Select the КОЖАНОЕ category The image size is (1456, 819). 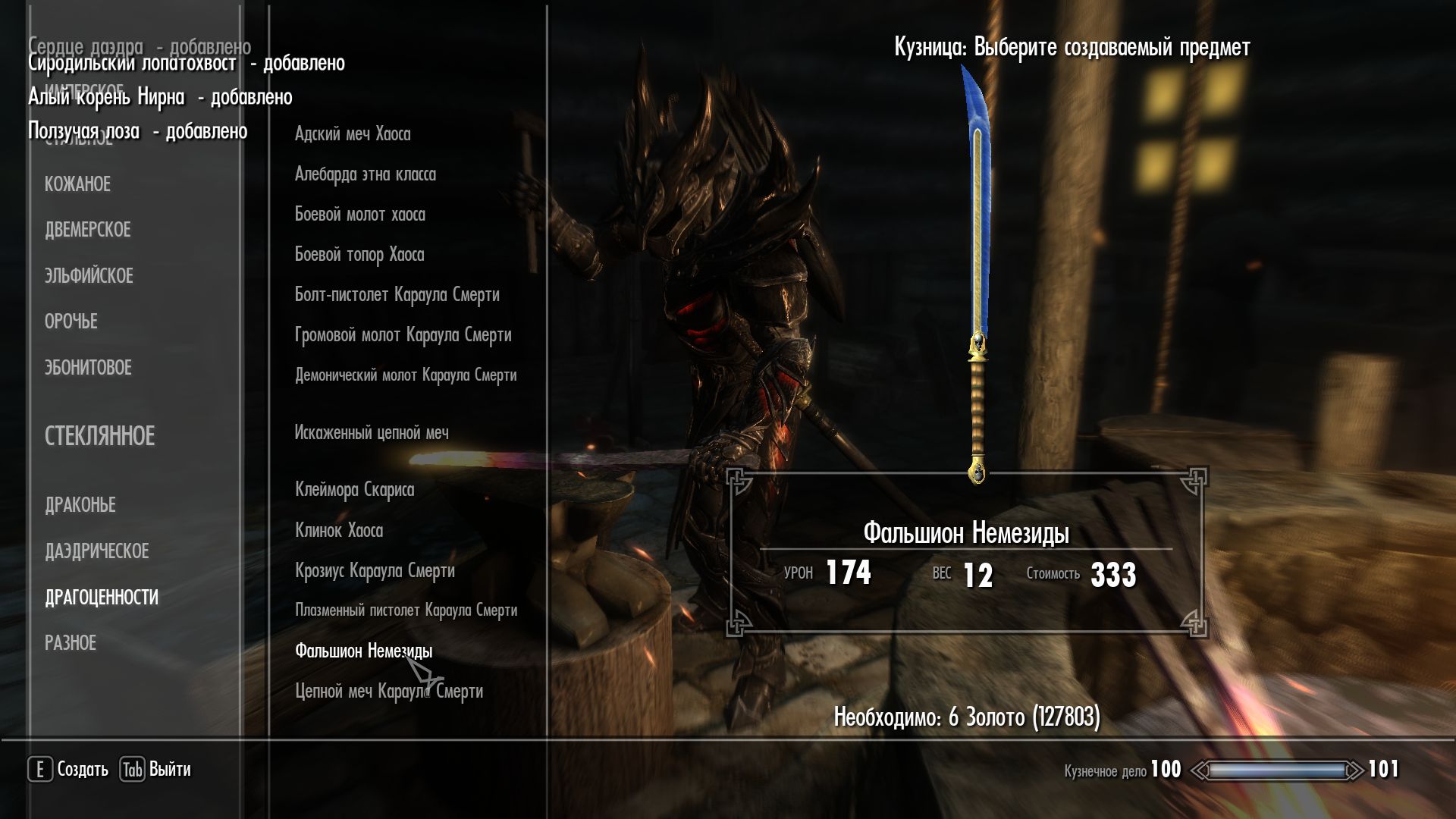click(x=77, y=184)
